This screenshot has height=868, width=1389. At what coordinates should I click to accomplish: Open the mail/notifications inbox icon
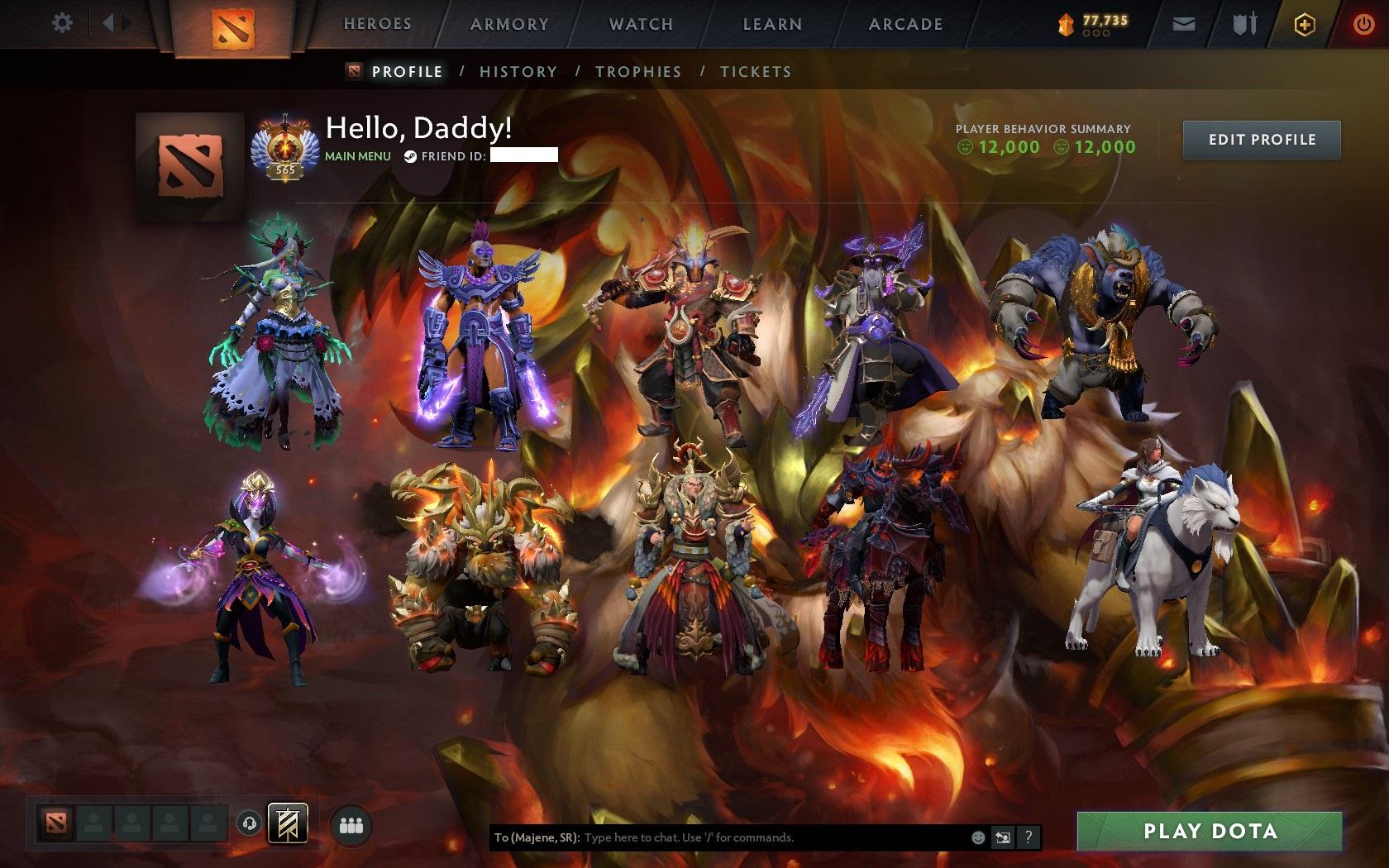pyautogui.click(x=1186, y=23)
